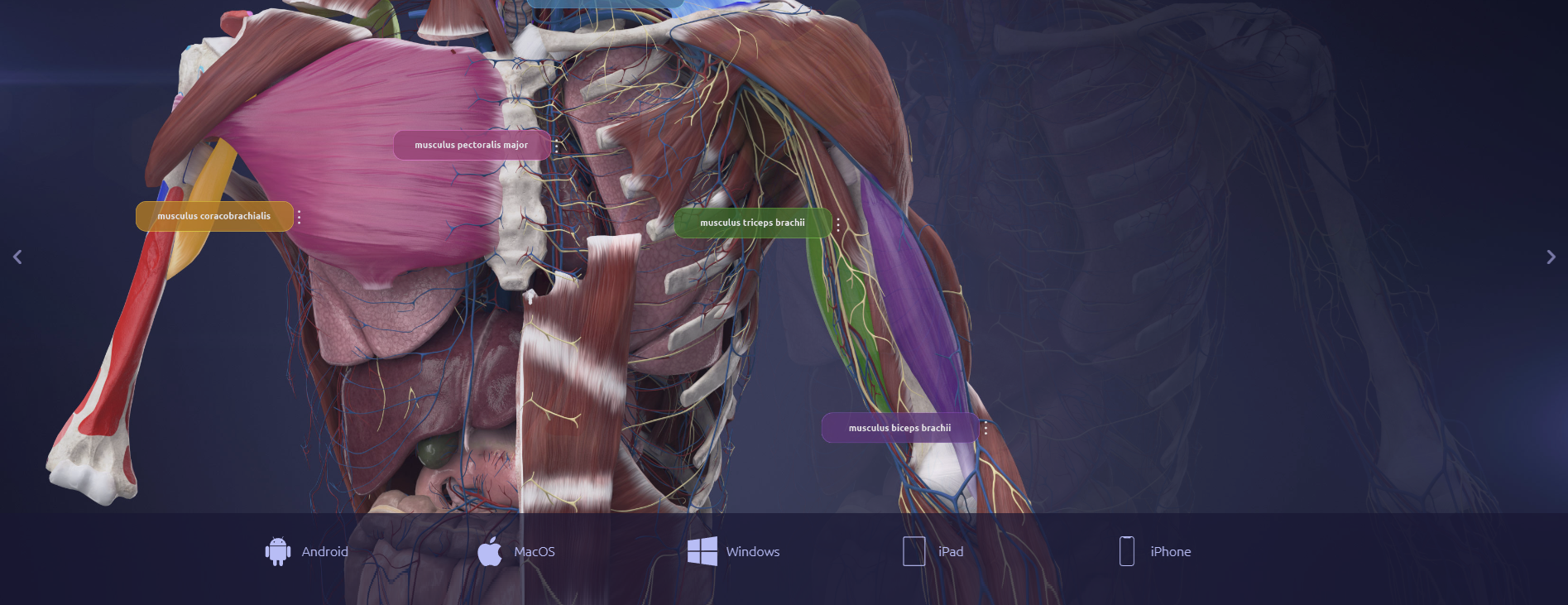Select the musculus biceps brachii label
The height and width of the screenshot is (605, 1568).
click(x=899, y=428)
